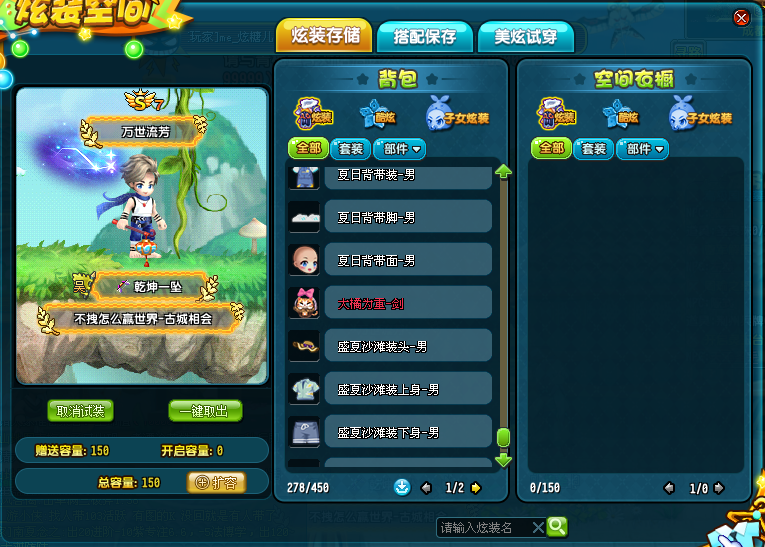Open the wardrobe 部件 dropdown
Screen dimensions: 765x547
tap(643, 149)
